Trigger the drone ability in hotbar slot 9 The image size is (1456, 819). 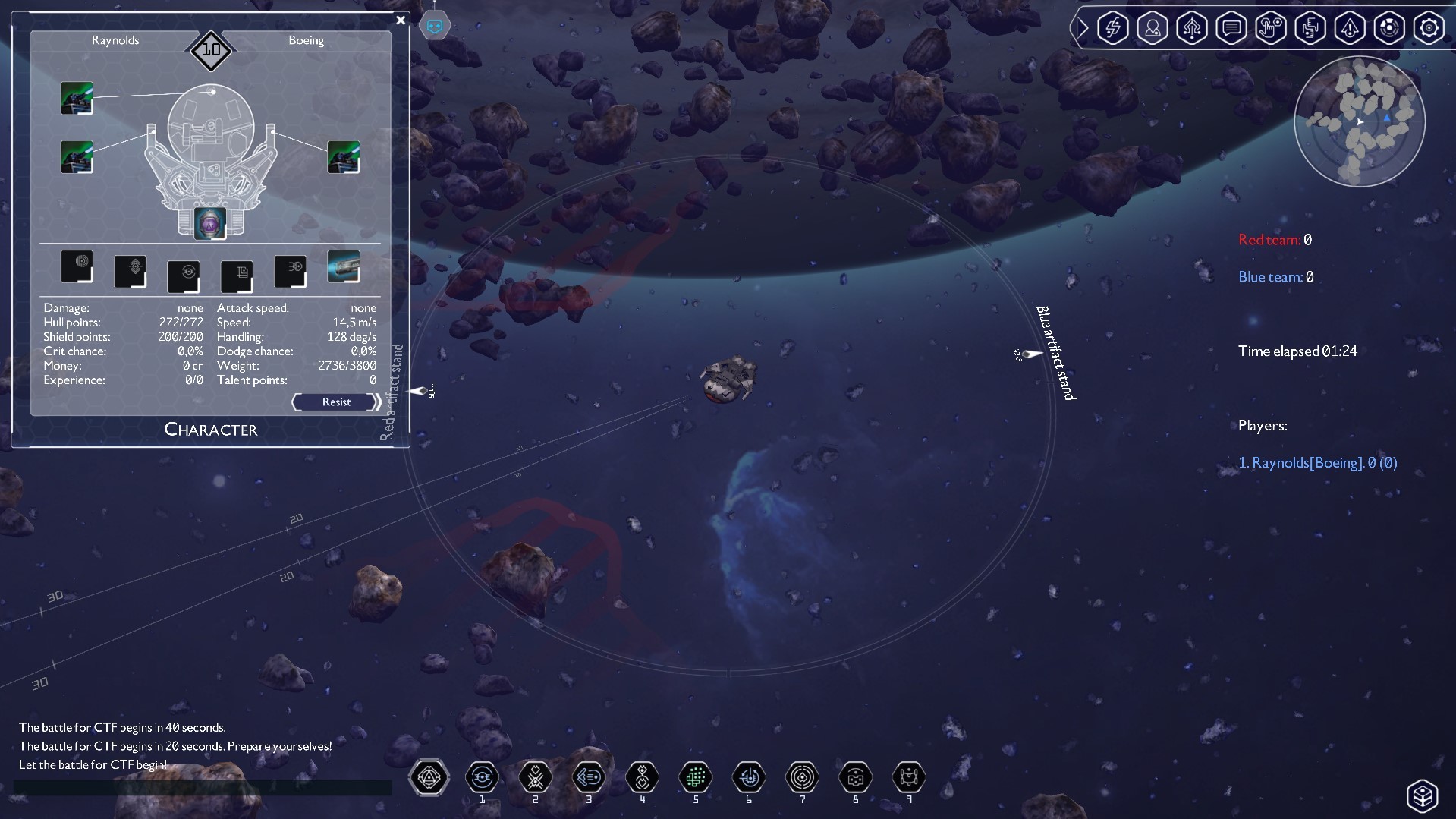tap(908, 777)
